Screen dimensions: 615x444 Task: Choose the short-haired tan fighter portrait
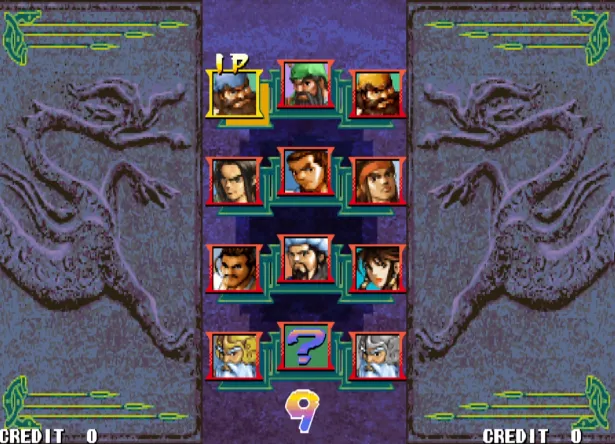pos(307,172)
